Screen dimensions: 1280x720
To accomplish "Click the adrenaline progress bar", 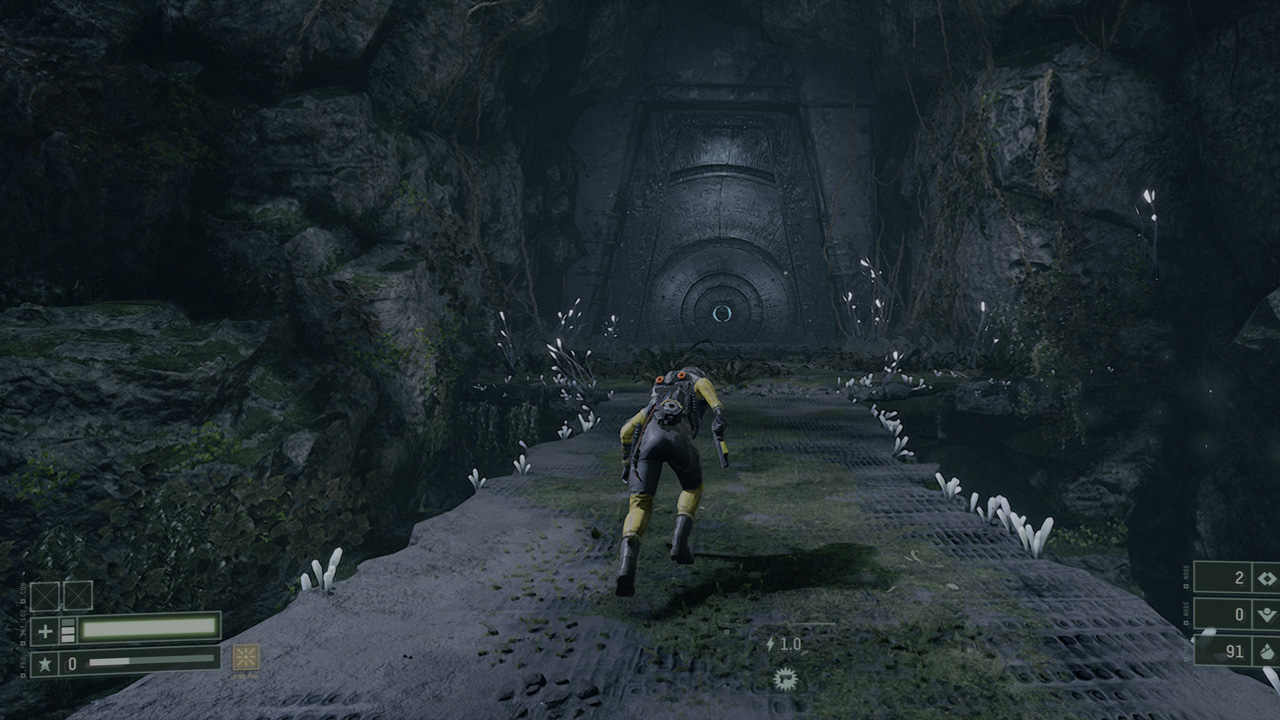I will 150,661.
